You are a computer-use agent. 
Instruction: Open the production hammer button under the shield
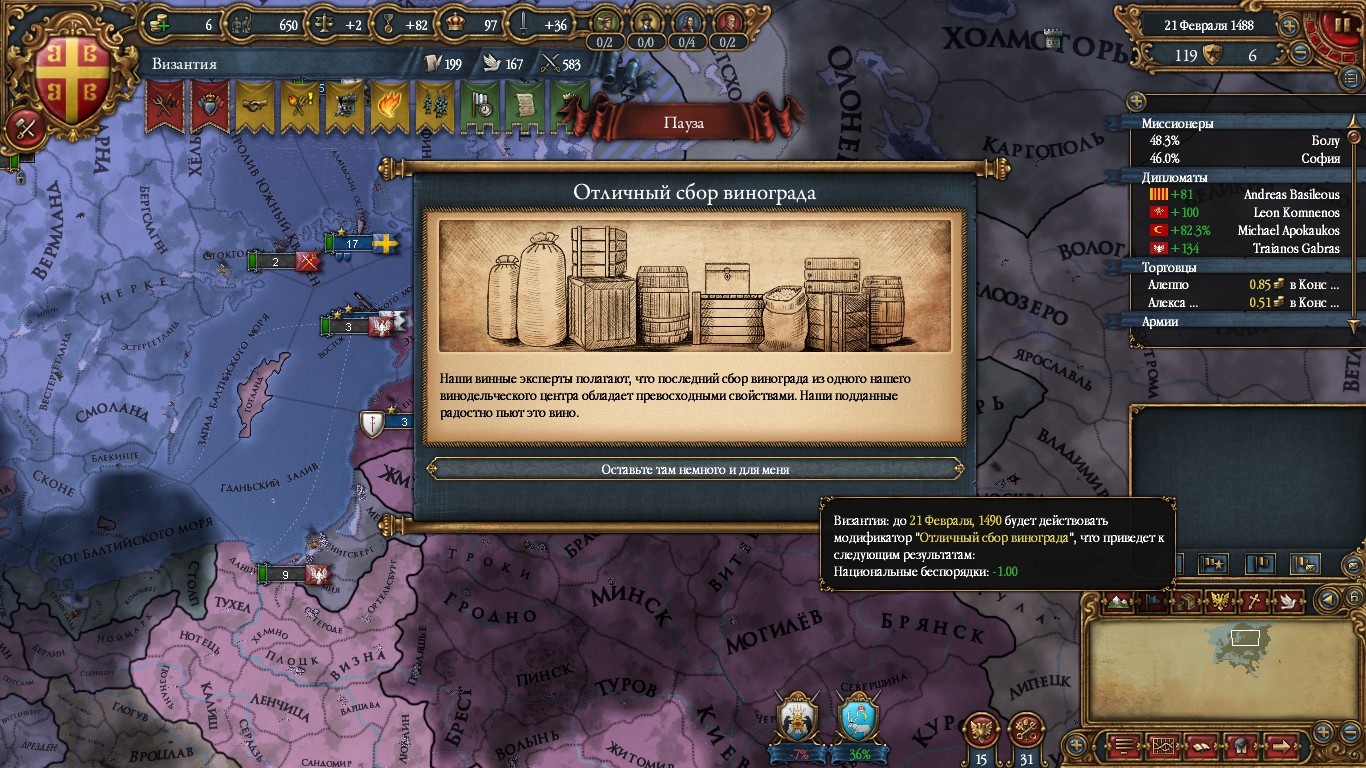point(24,127)
